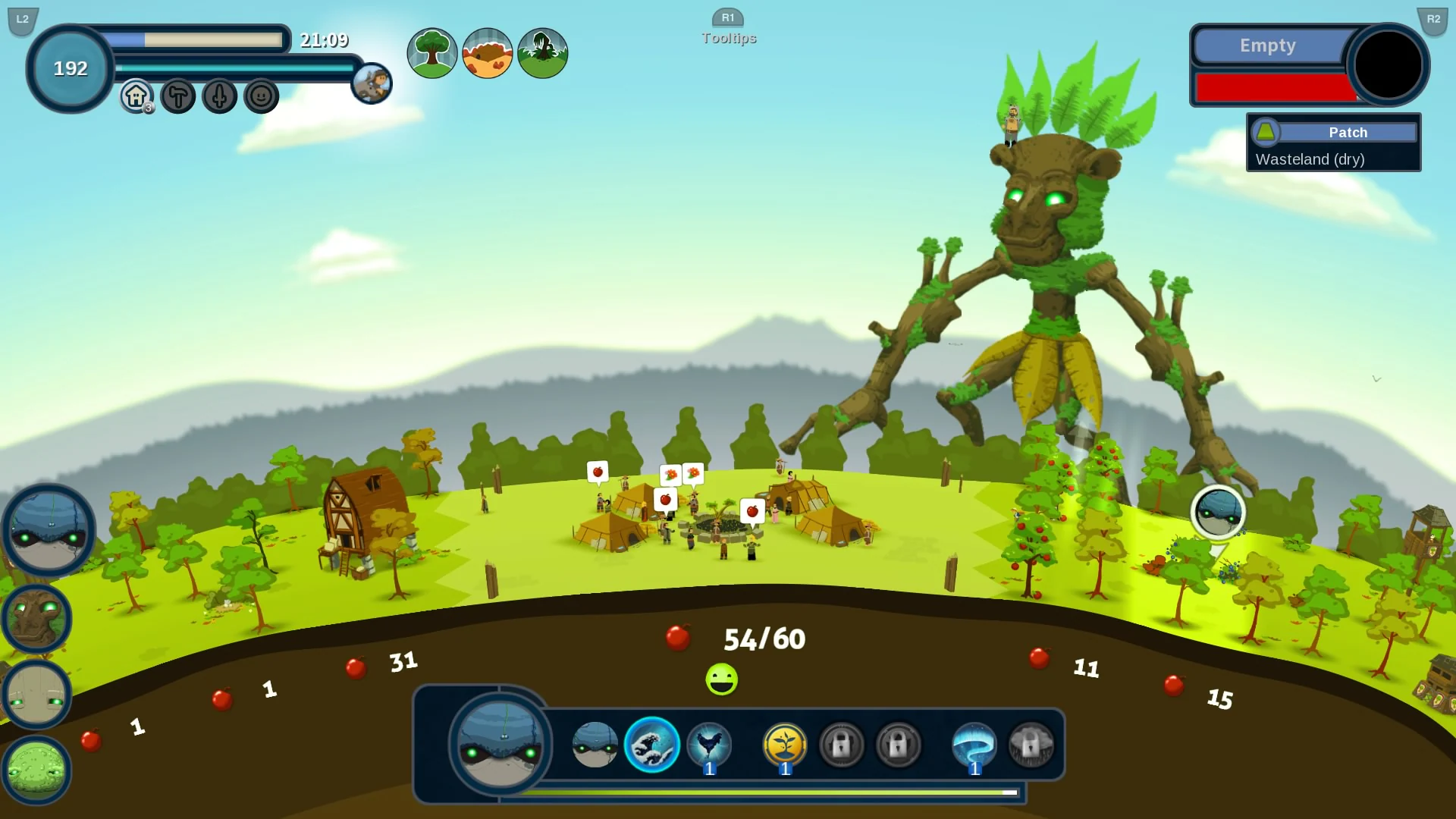
Task: Click the sword village army icon
Action: 219,96
